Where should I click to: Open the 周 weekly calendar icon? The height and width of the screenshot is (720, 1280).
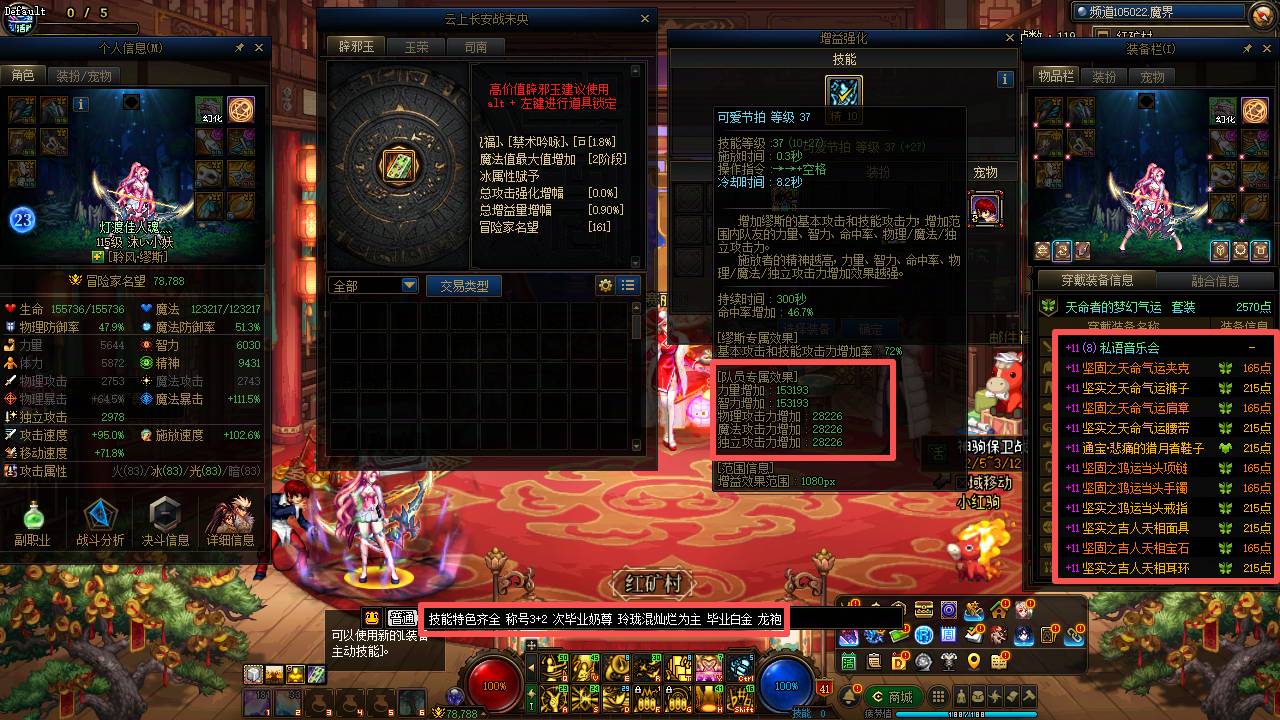pyautogui.click(x=949, y=634)
